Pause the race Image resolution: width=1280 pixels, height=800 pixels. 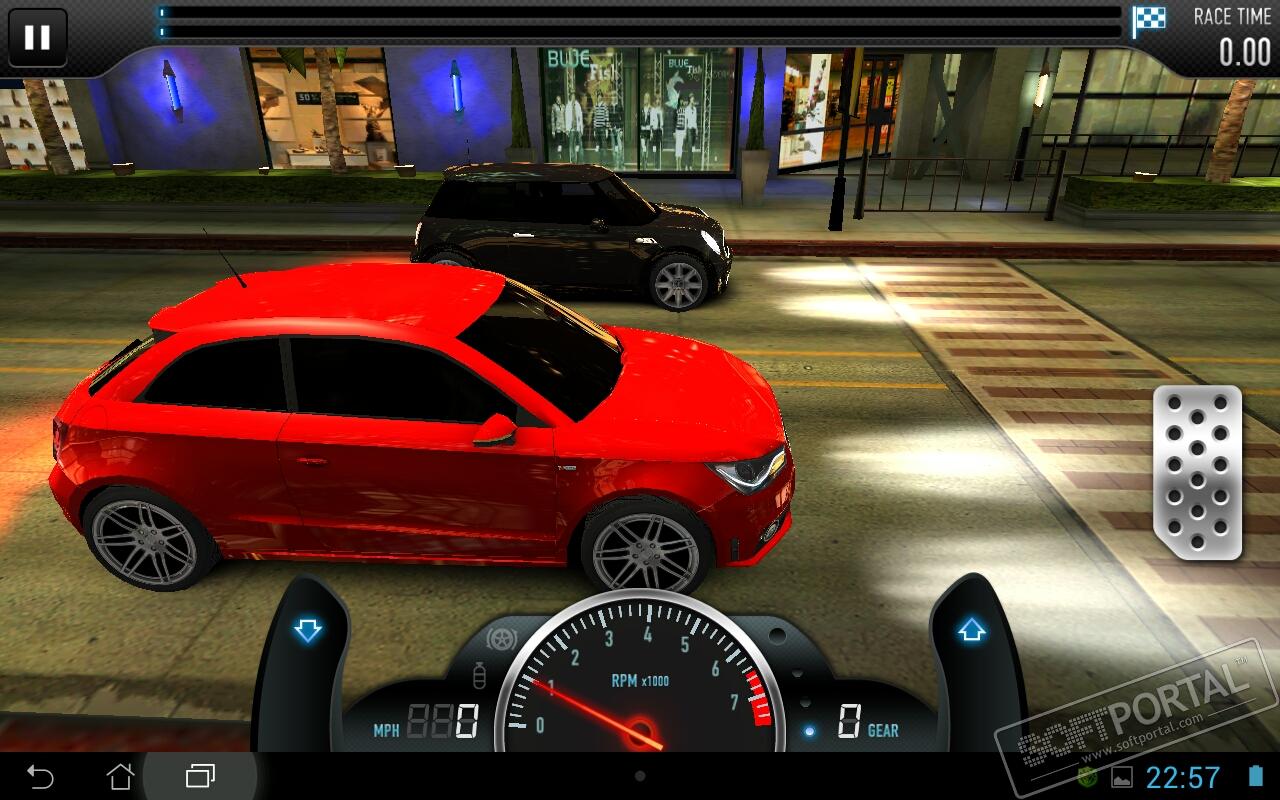[37, 38]
